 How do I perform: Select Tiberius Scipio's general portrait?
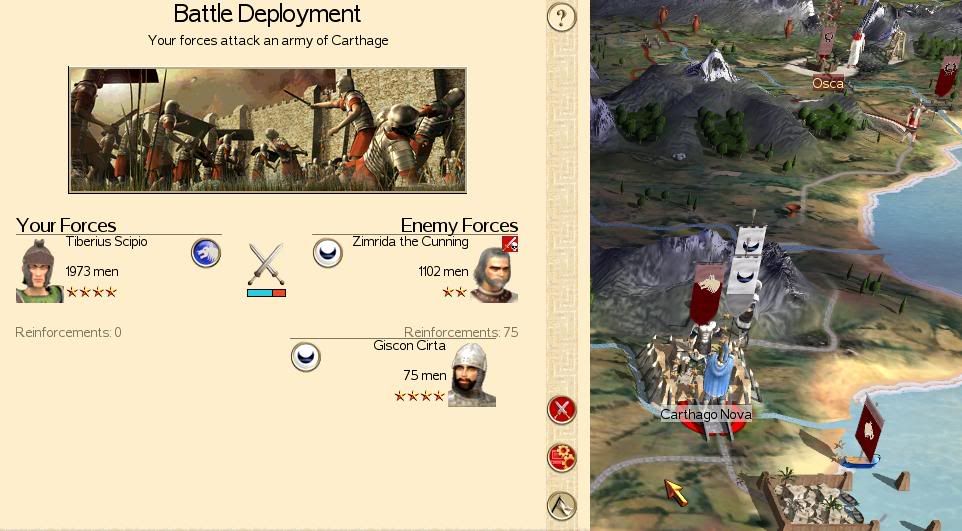click(x=39, y=270)
